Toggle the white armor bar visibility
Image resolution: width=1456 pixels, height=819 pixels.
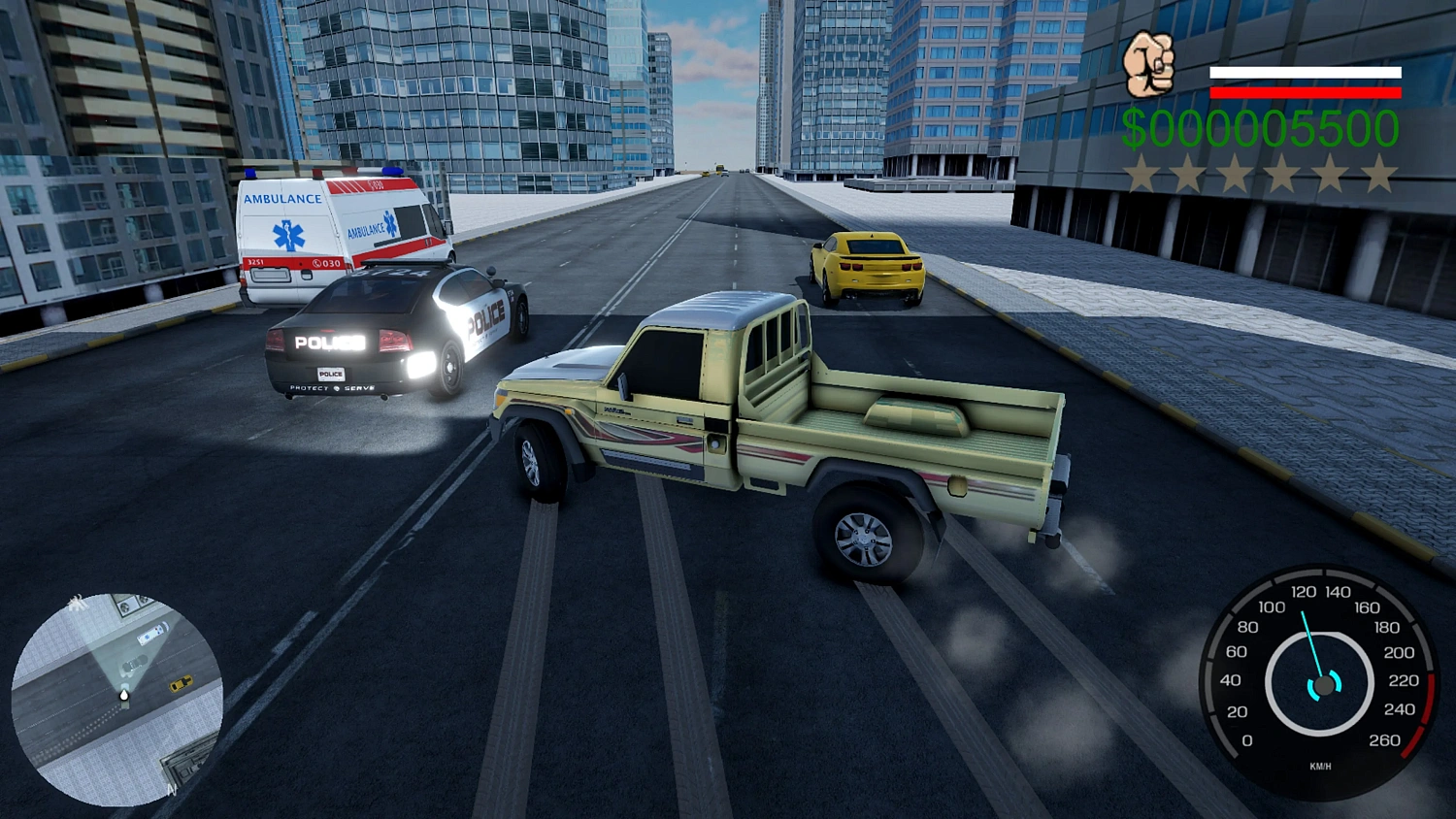[x=1305, y=73]
